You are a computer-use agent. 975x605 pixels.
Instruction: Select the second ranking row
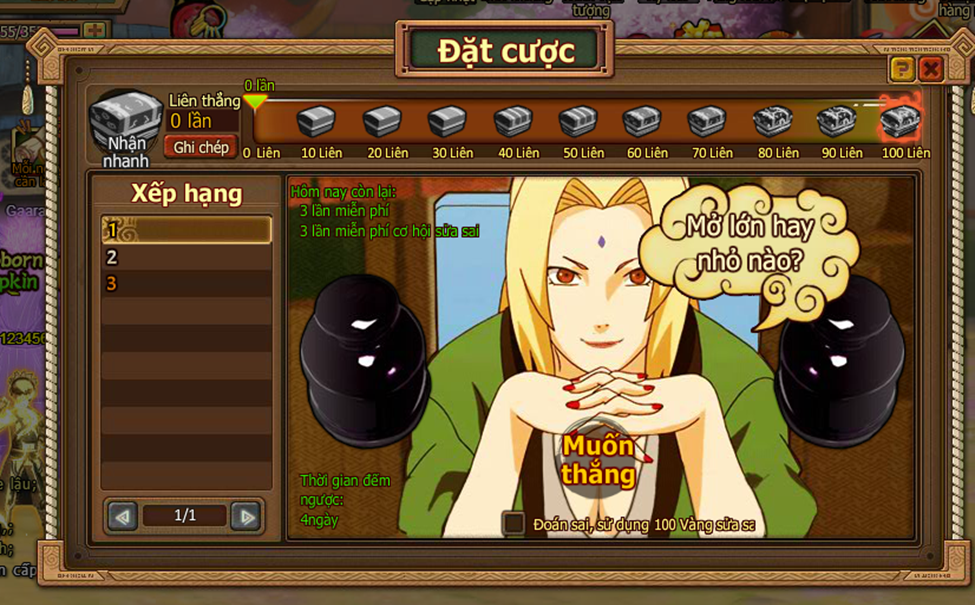(x=186, y=257)
